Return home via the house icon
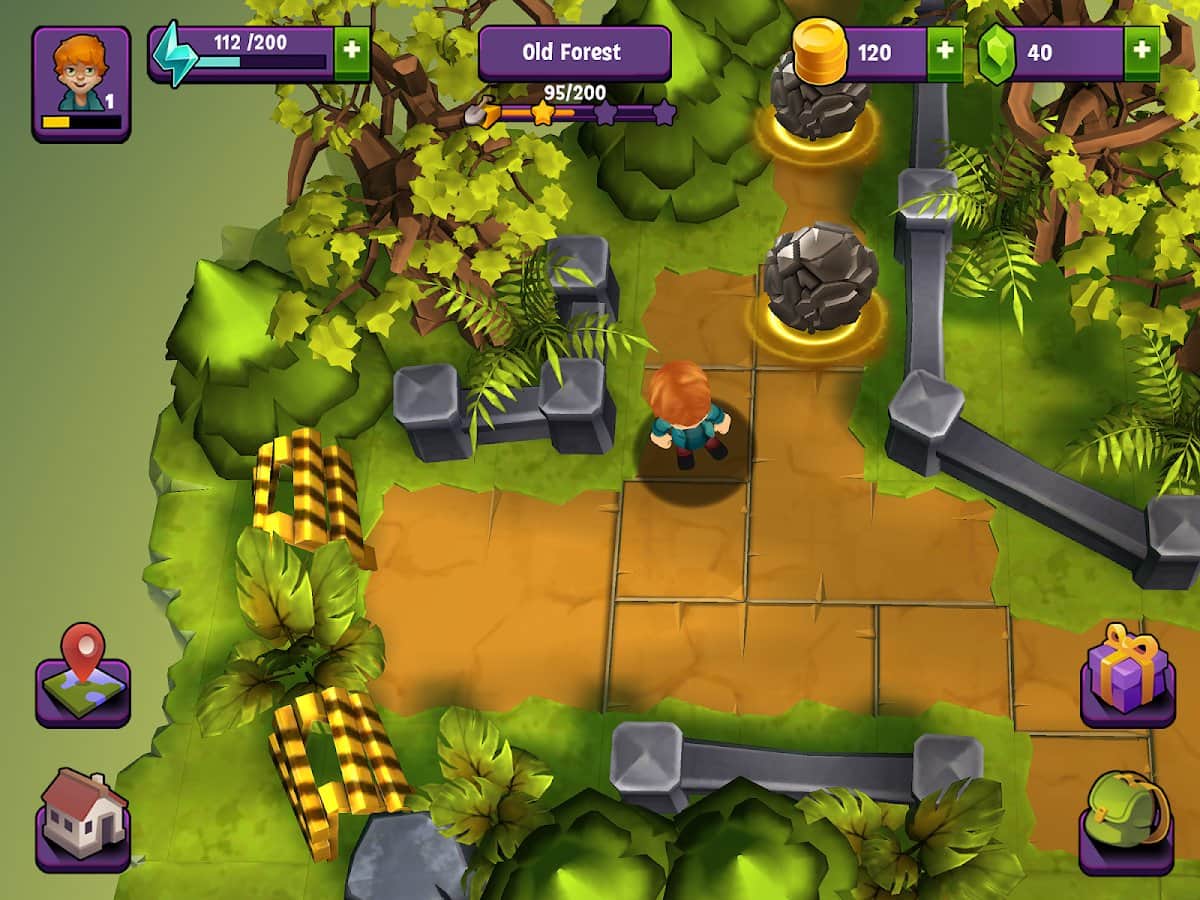This screenshot has height=900, width=1200. tap(83, 820)
